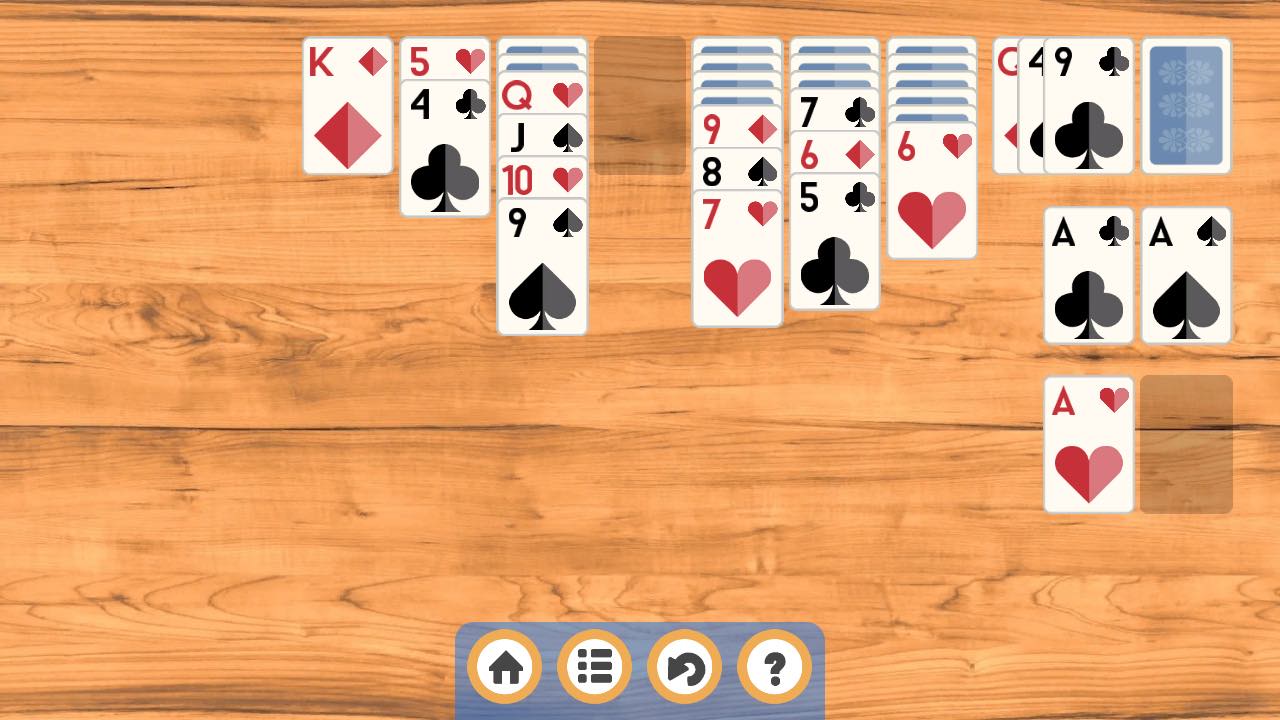Undo the last move
Image resolution: width=1280 pixels, height=720 pixels.
[x=684, y=666]
